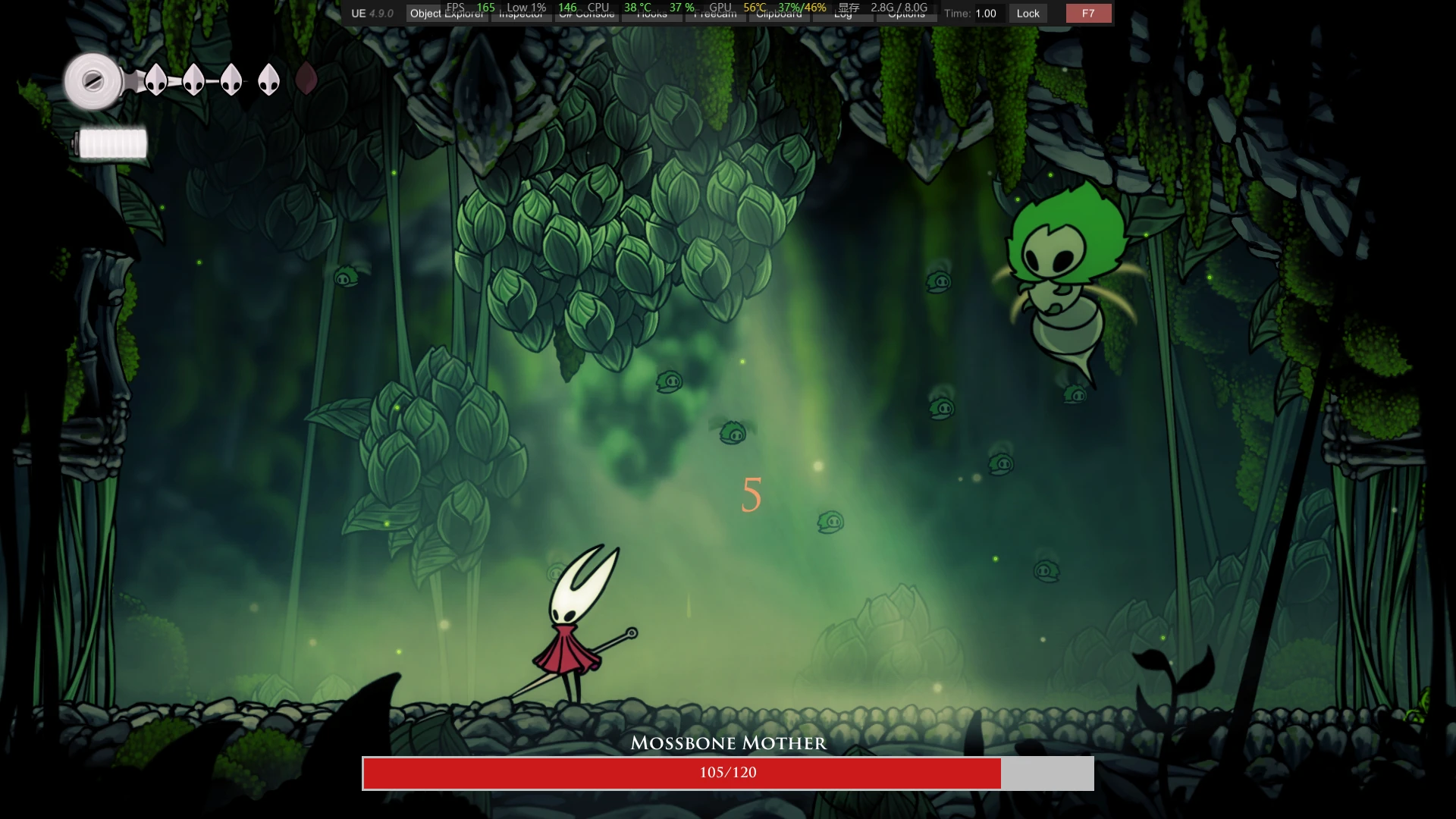Viewport: 1456px width, 819px height.
Task: Open the Inspector panel
Action: click(x=520, y=13)
